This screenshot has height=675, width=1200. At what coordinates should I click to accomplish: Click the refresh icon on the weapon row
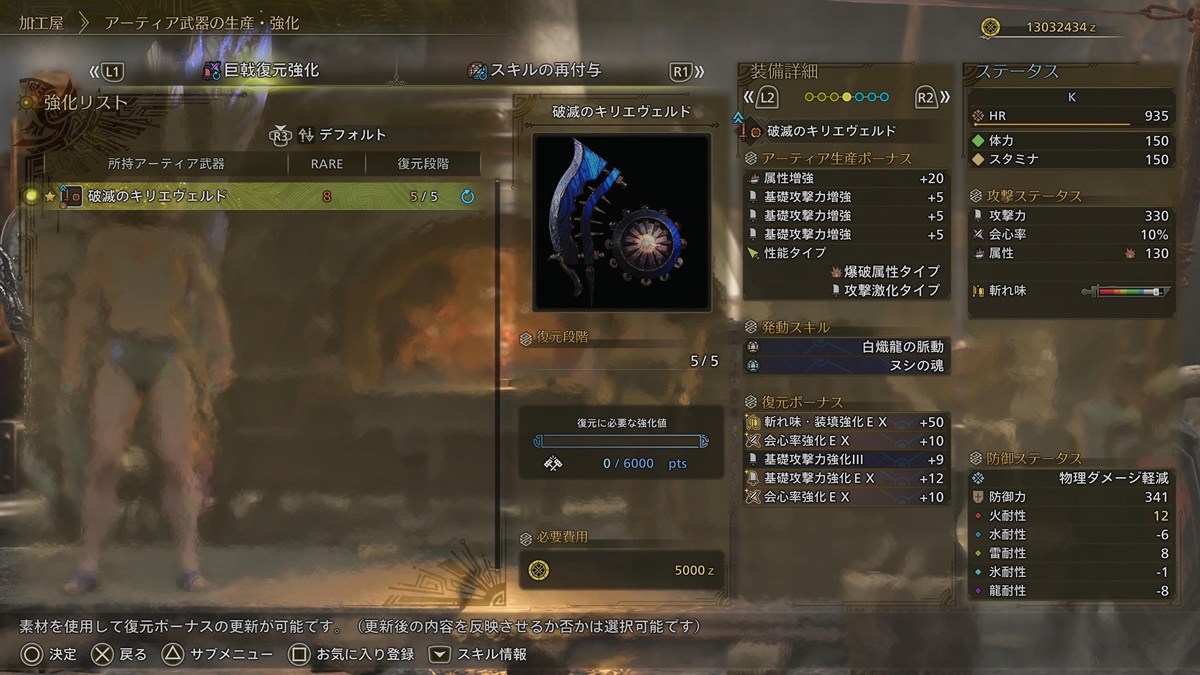point(467,197)
